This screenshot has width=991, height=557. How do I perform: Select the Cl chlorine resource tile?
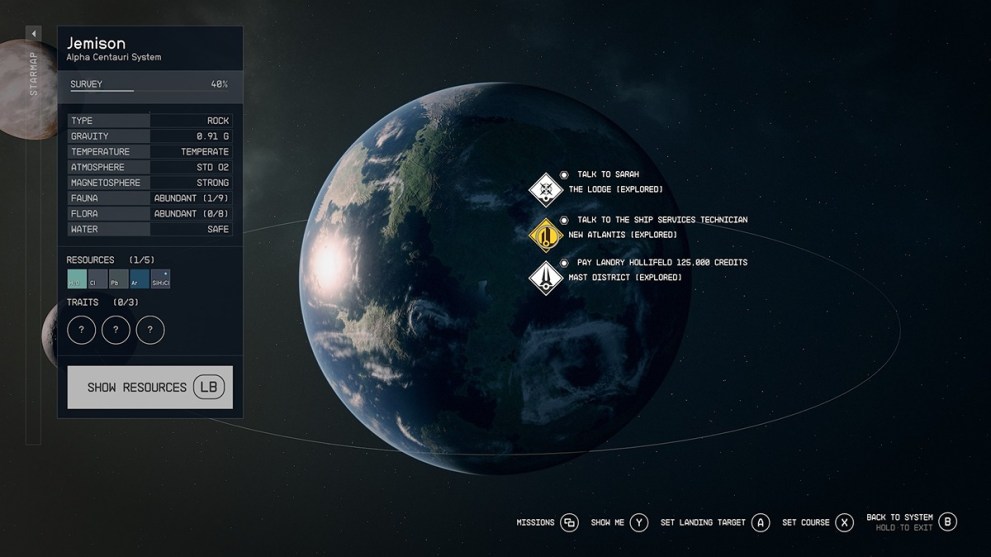coord(98,279)
